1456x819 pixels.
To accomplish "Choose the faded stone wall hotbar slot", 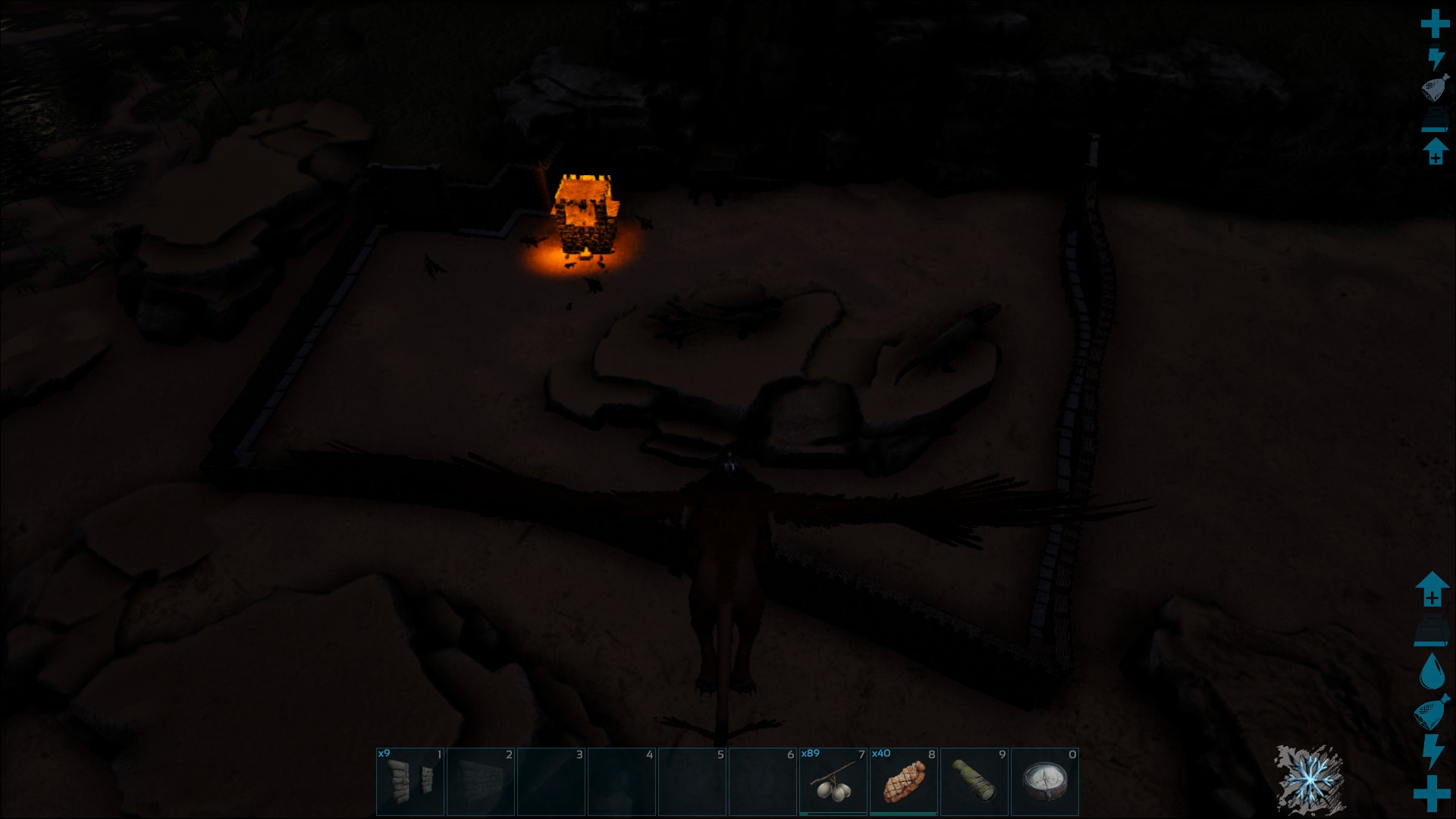I will tap(481, 782).
